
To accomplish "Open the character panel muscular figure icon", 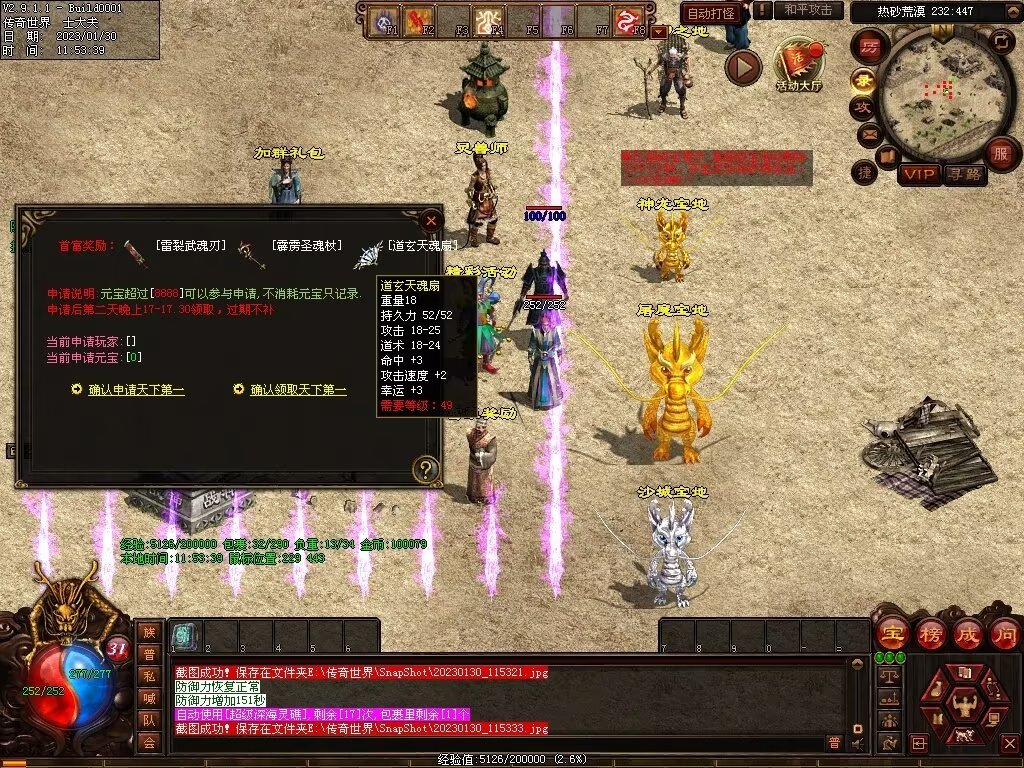I will (x=965, y=704).
